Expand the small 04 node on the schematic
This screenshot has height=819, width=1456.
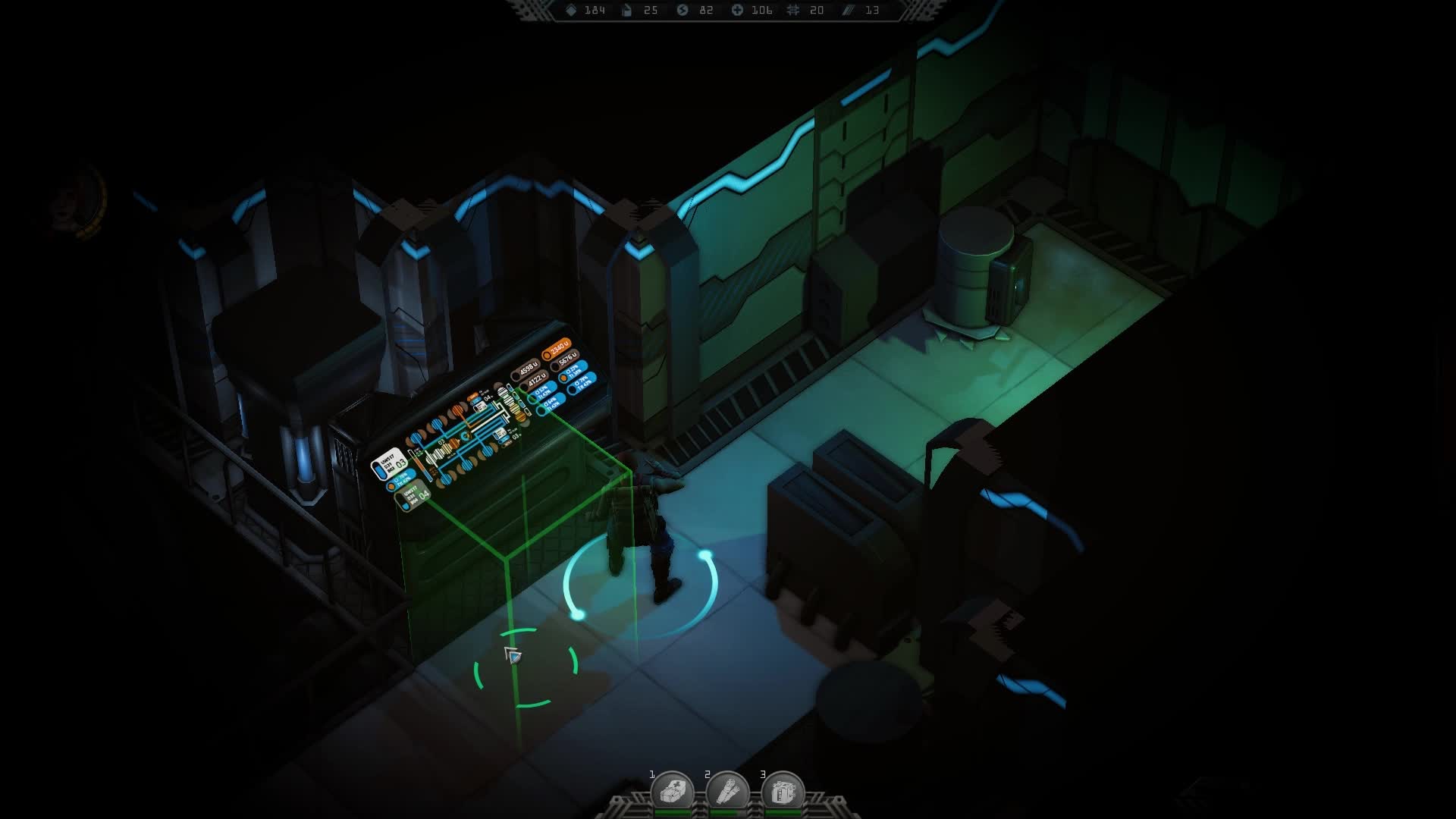(487, 398)
